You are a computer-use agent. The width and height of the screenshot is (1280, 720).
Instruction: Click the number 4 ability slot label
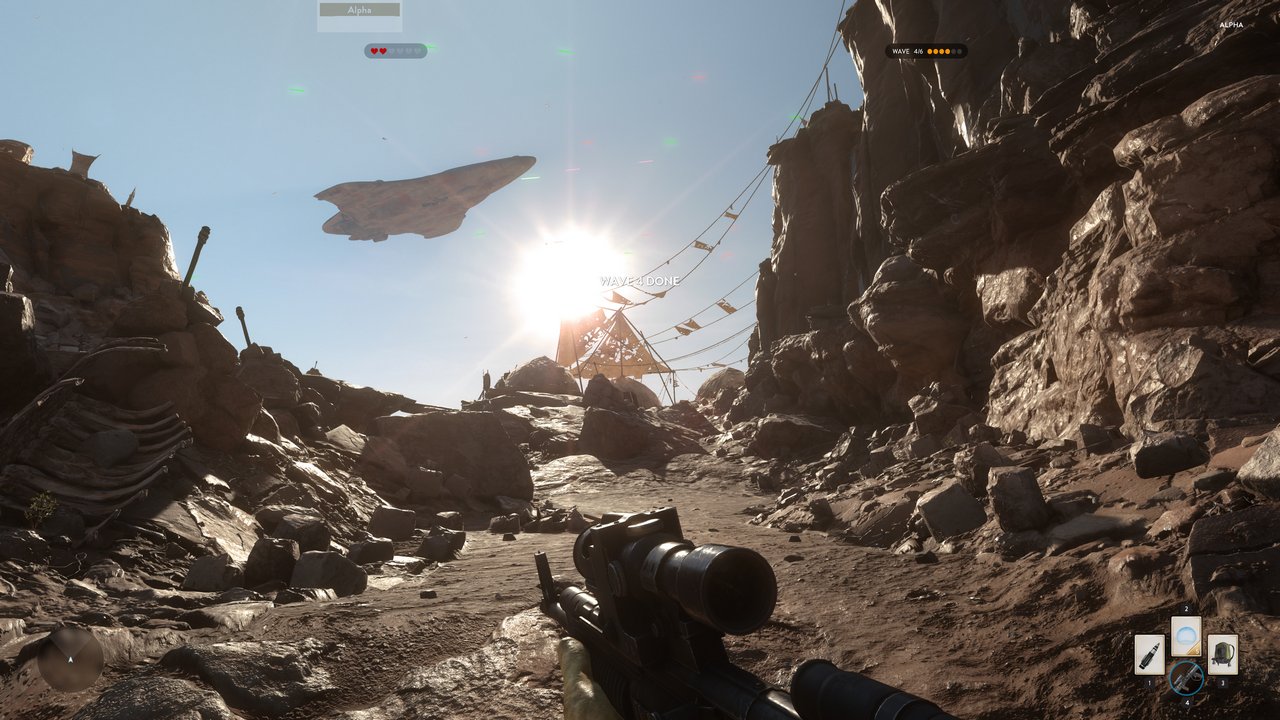1187,702
